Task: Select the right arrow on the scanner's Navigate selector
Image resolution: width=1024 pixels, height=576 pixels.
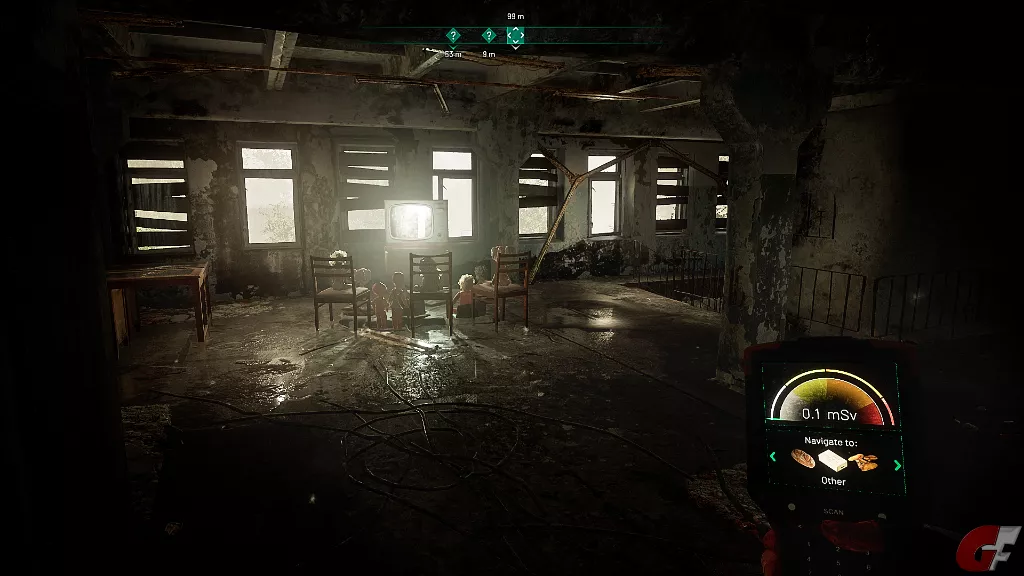Action: tap(897, 464)
